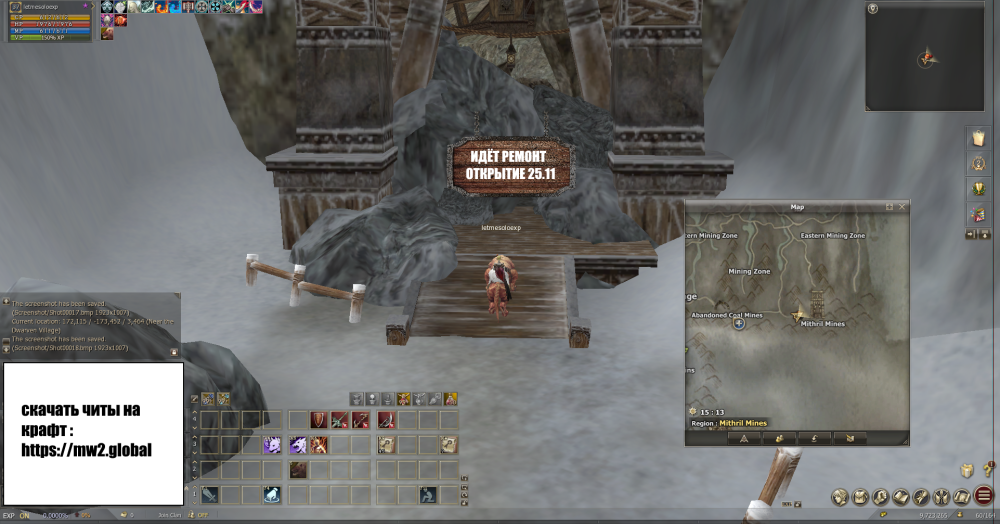This screenshot has height=524, width=1000.
Task: Close the Map window
Action: (x=902, y=207)
